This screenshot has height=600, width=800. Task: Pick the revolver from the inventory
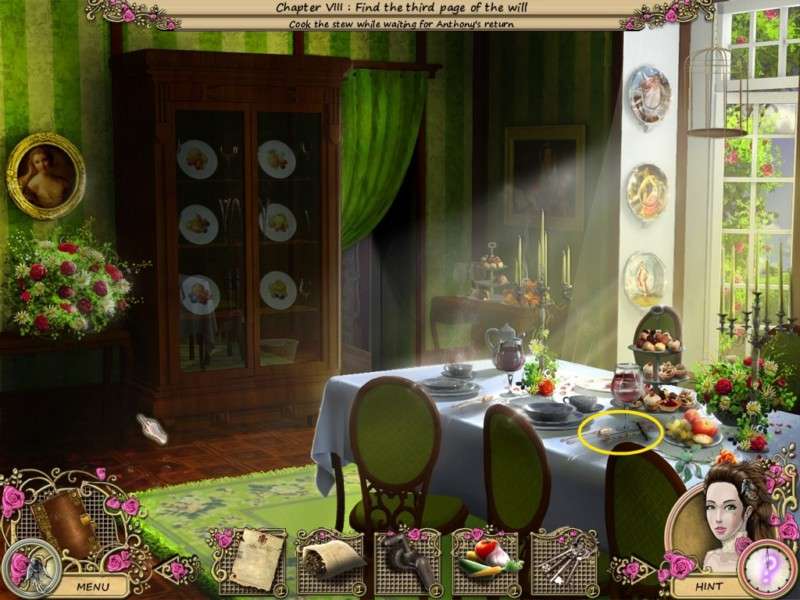coord(406,560)
